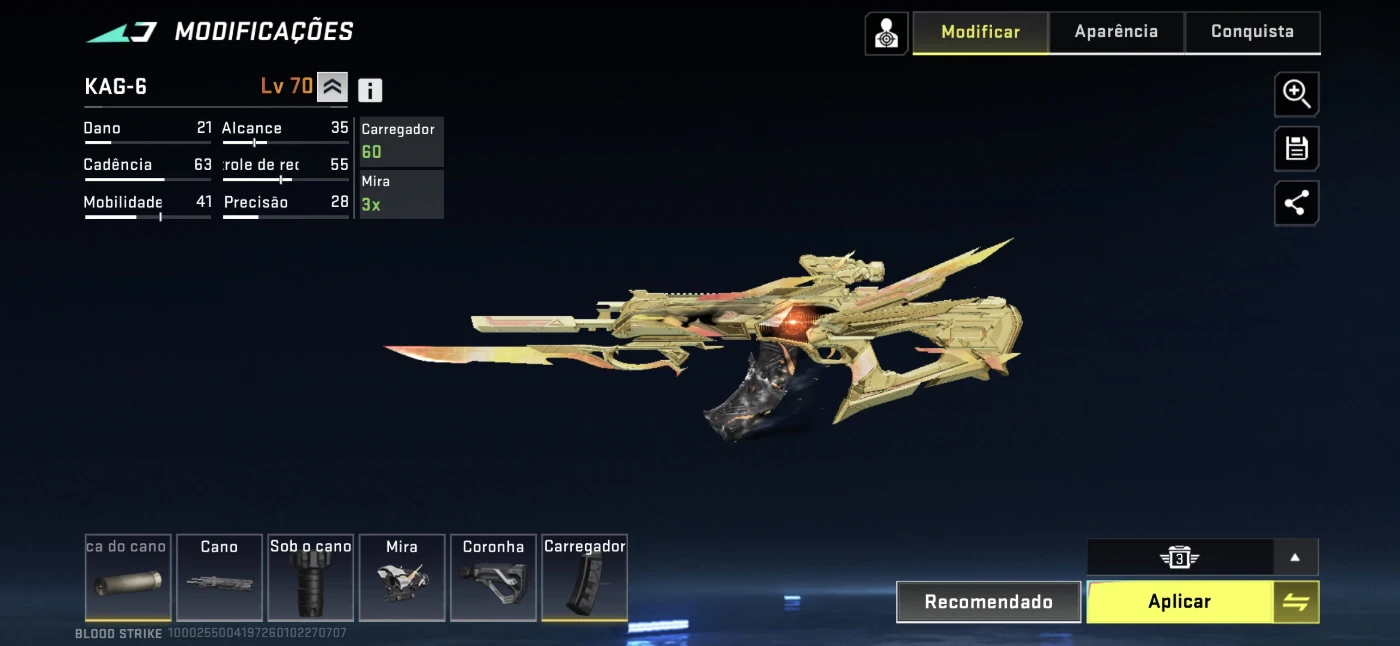Confirm changes with Aplicar
Screen dimensions: 1400x646
(1179, 602)
